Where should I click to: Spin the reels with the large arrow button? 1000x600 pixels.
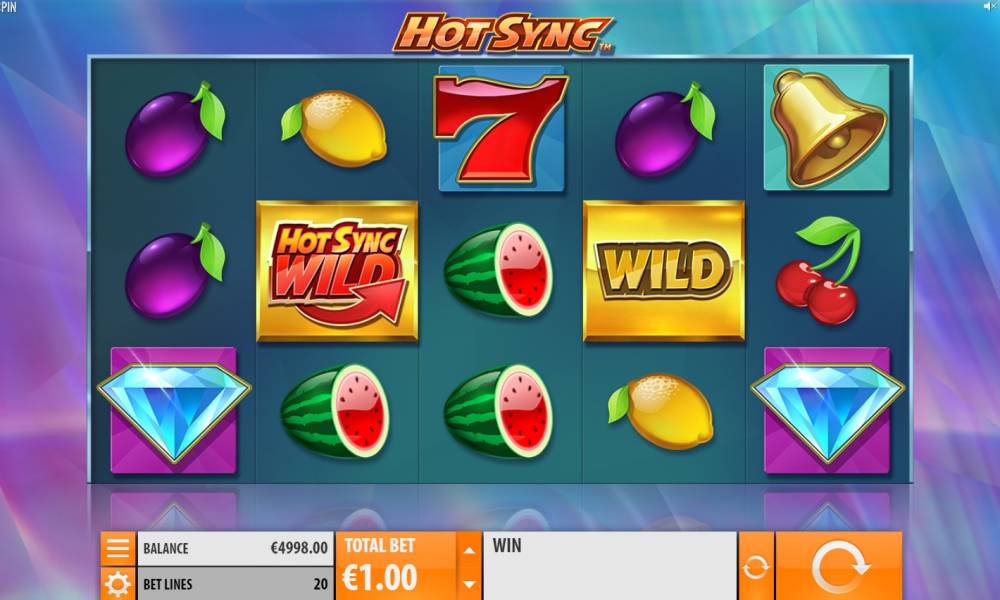click(838, 567)
